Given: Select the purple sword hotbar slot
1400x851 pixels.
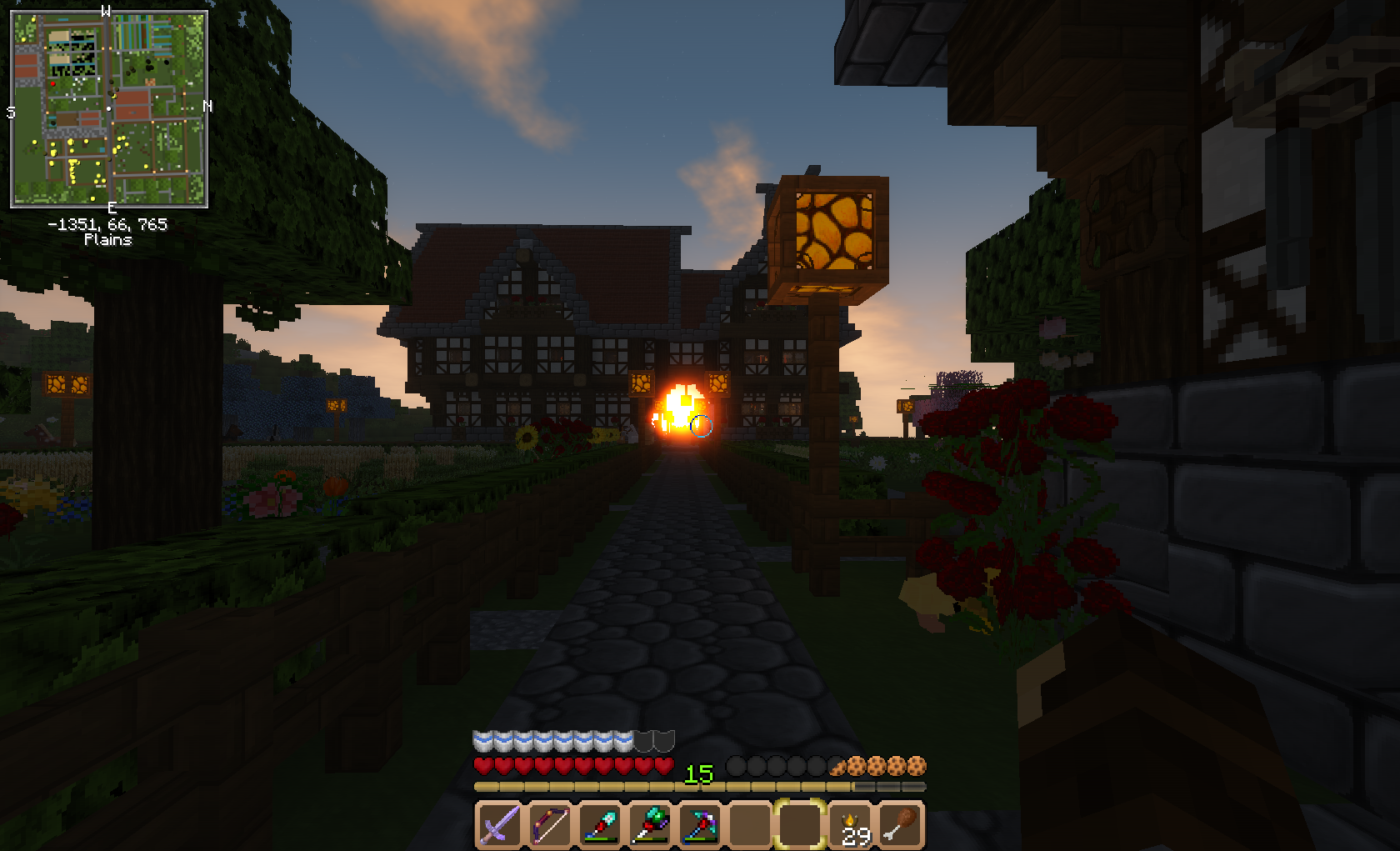Looking at the screenshot, I should 500,825.
